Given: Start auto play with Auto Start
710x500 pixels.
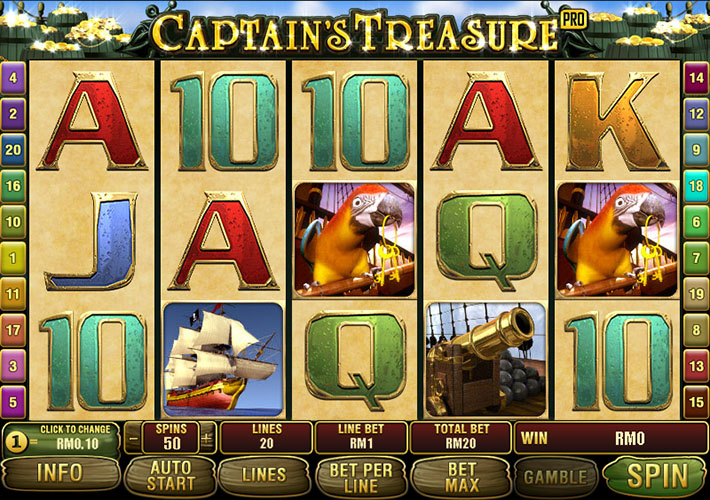Looking at the screenshot, I should coord(170,475).
